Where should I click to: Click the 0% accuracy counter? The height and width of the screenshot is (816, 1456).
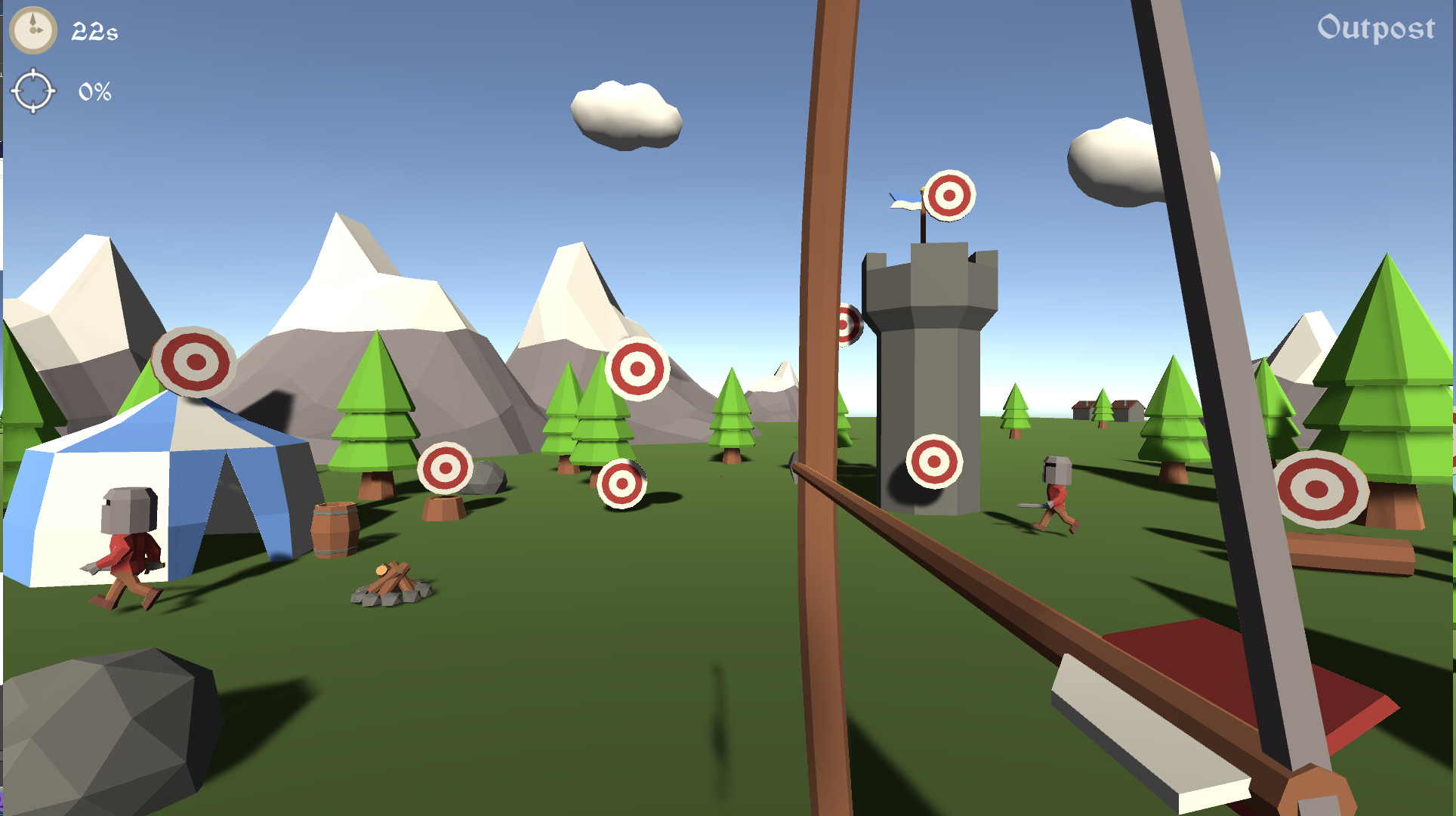(94, 91)
